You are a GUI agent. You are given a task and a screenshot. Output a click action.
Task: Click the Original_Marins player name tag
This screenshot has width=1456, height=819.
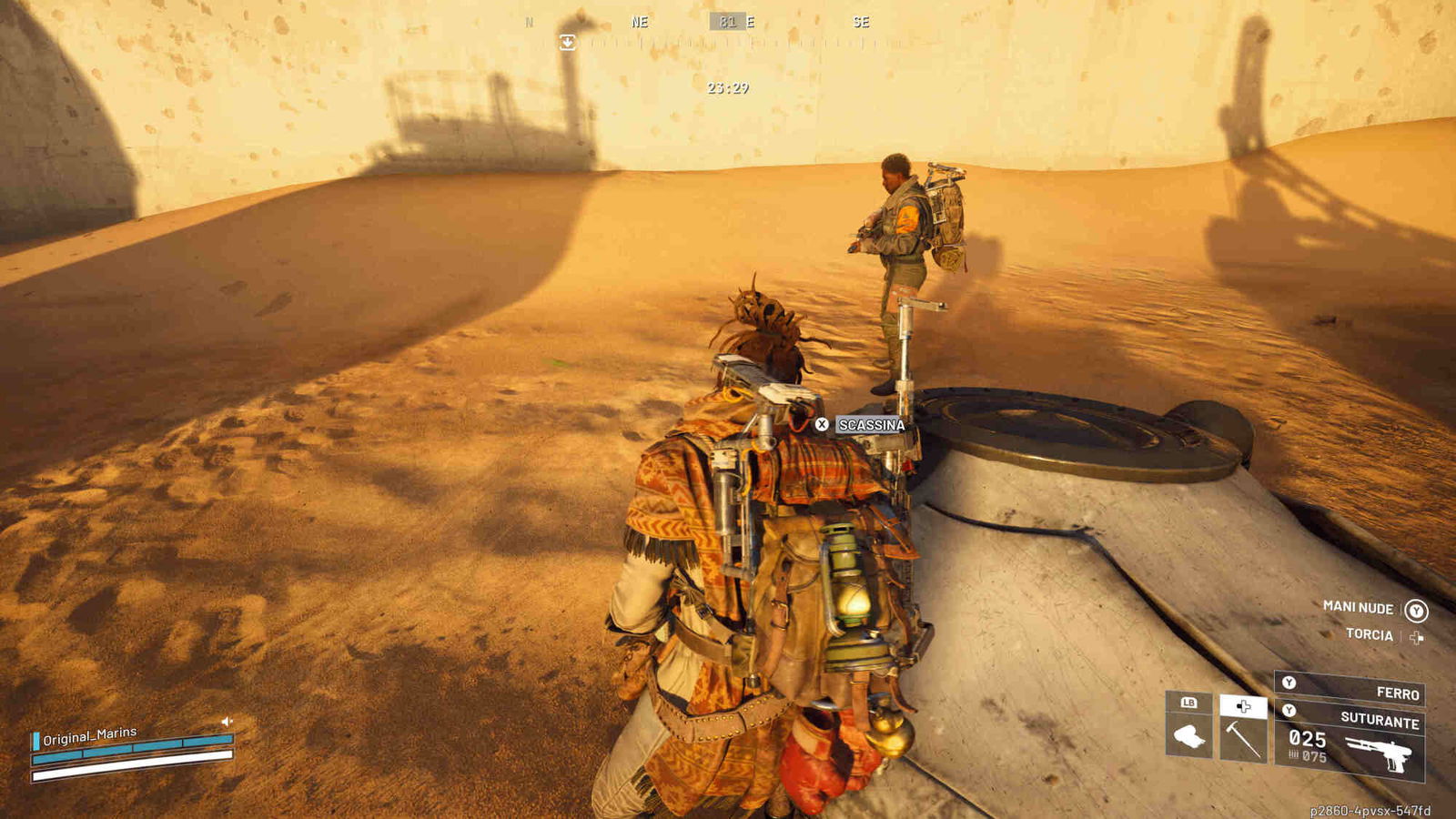point(89,735)
